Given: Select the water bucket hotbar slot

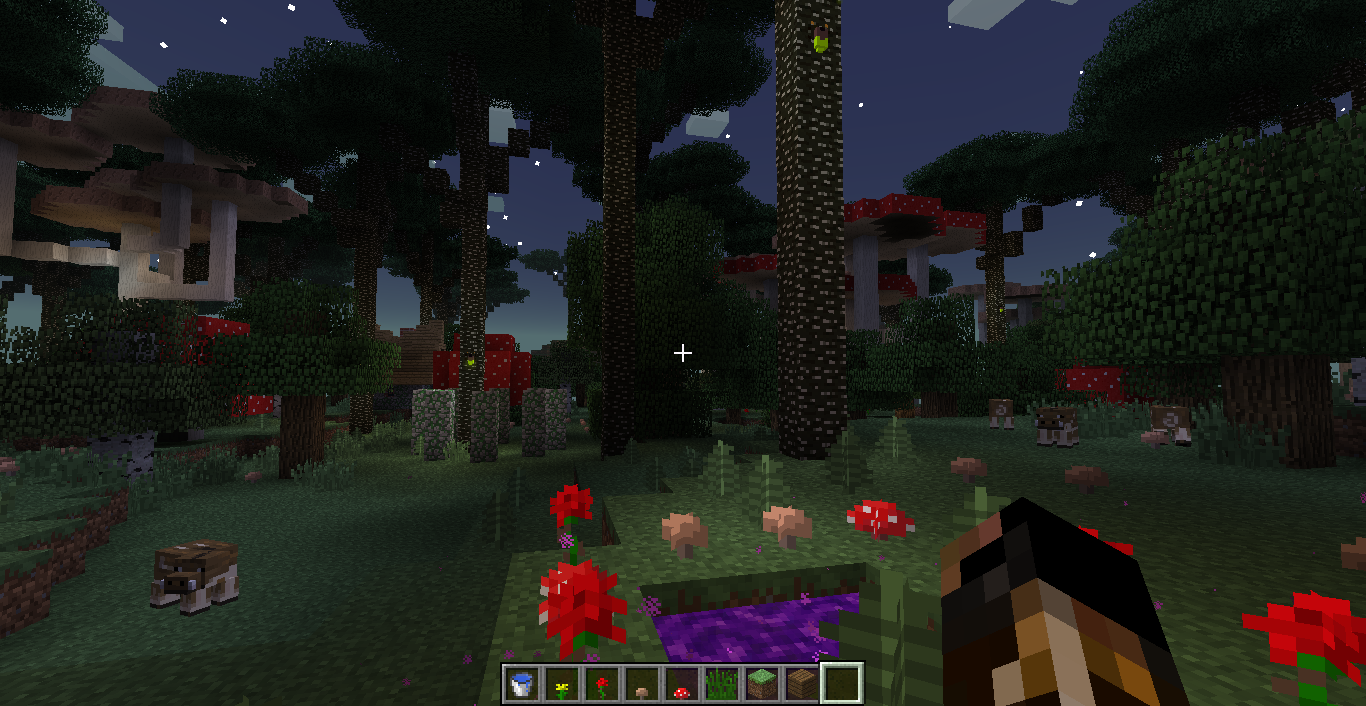Looking at the screenshot, I should 522,685.
